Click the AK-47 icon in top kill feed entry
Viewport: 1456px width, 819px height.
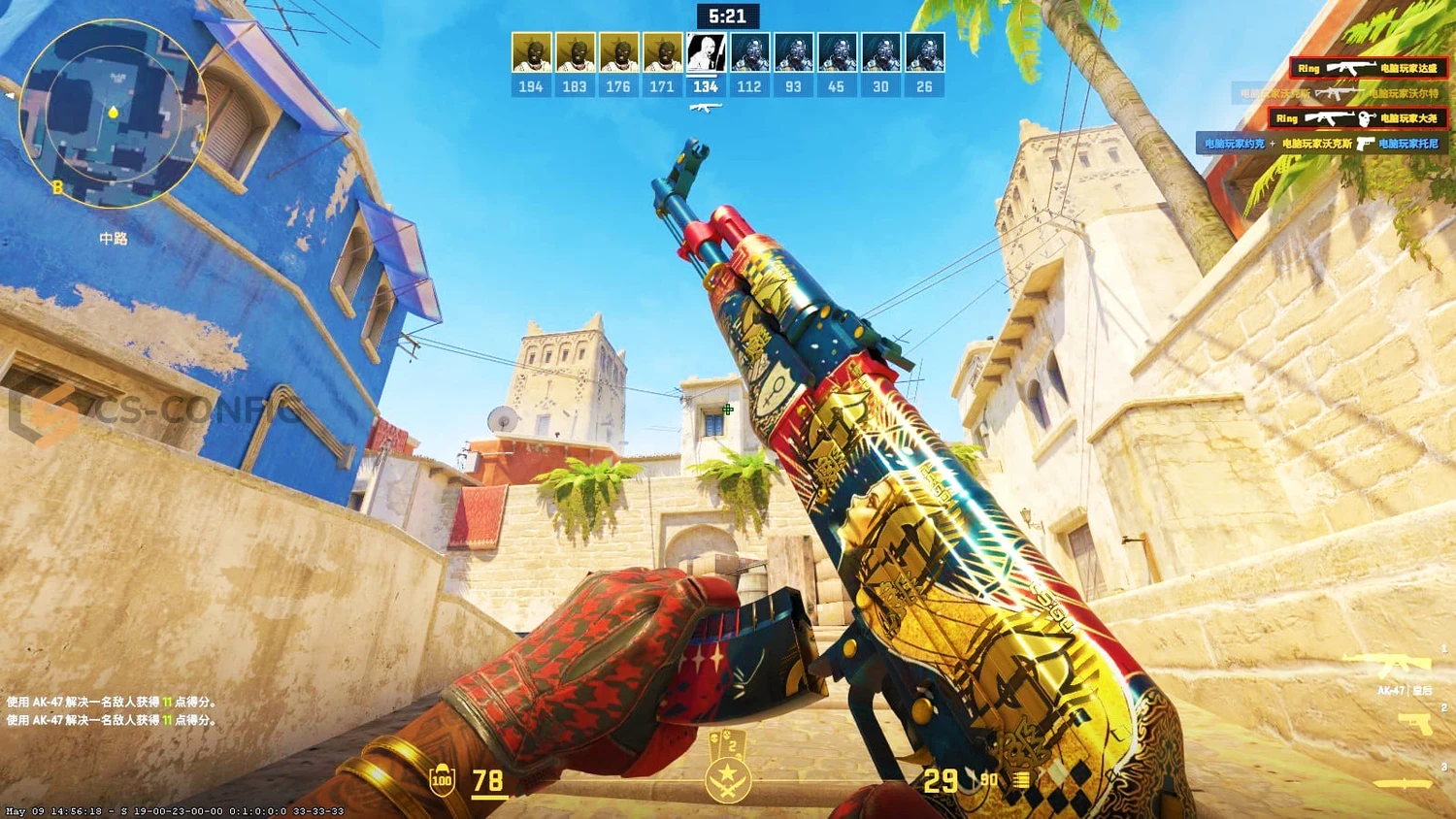point(1351,68)
